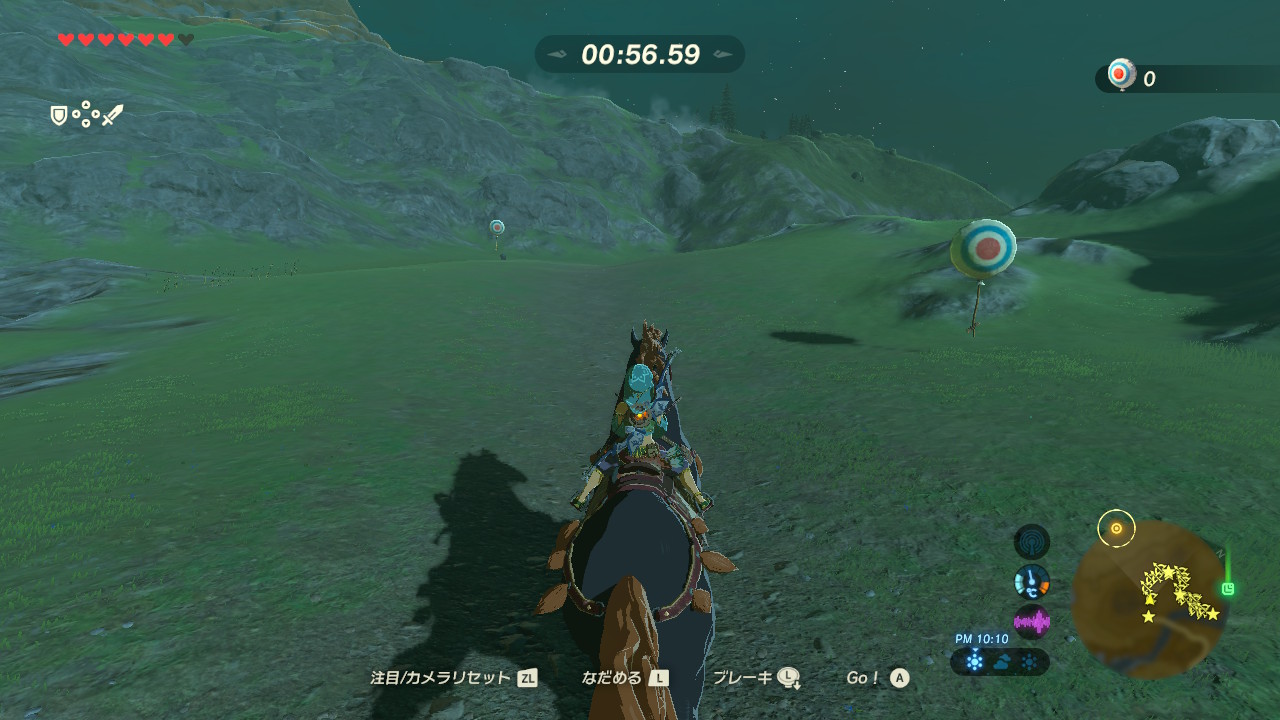1280x720 pixels.
Task: Open the circular minimap
Action: [1148, 599]
